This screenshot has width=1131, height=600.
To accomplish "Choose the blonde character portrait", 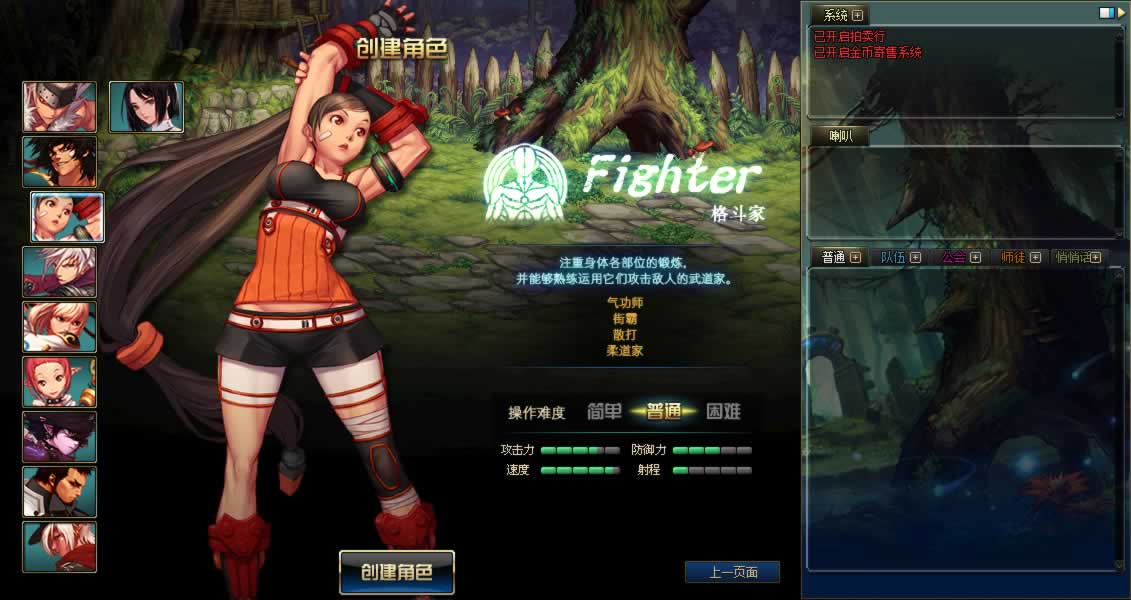I will click(x=60, y=327).
